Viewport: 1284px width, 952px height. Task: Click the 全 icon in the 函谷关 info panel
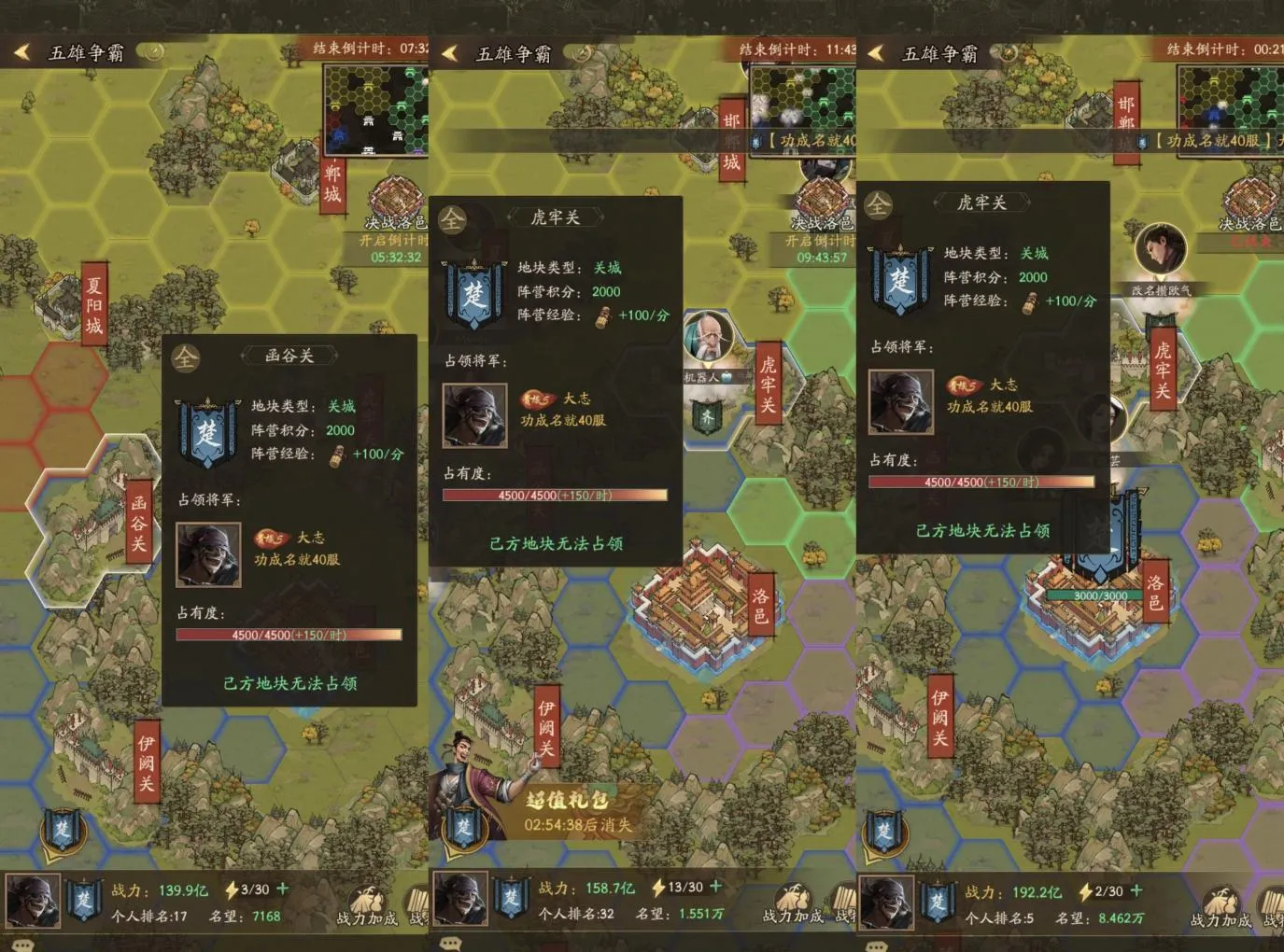coord(186,357)
